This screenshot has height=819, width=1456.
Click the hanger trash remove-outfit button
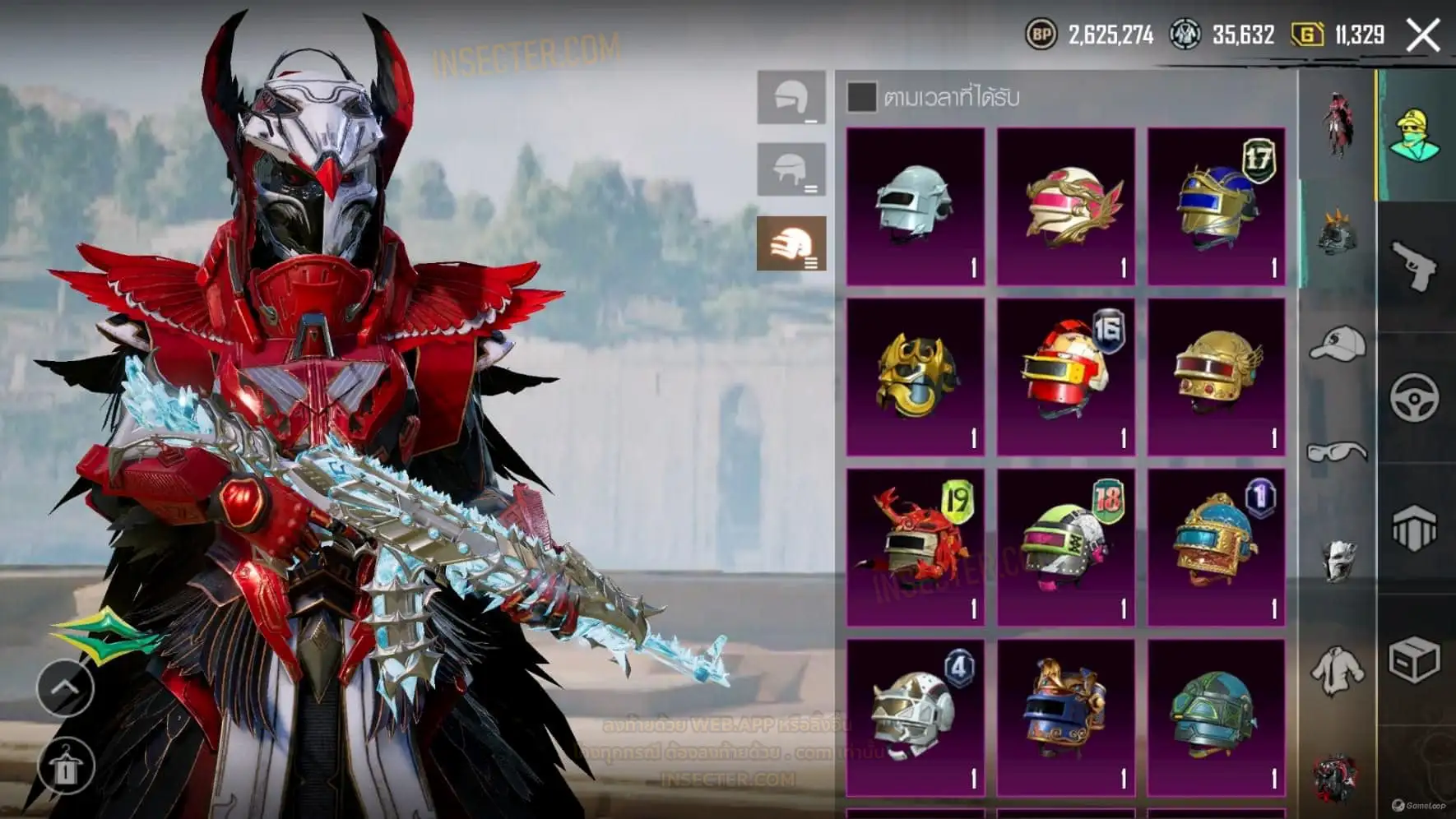click(65, 766)
